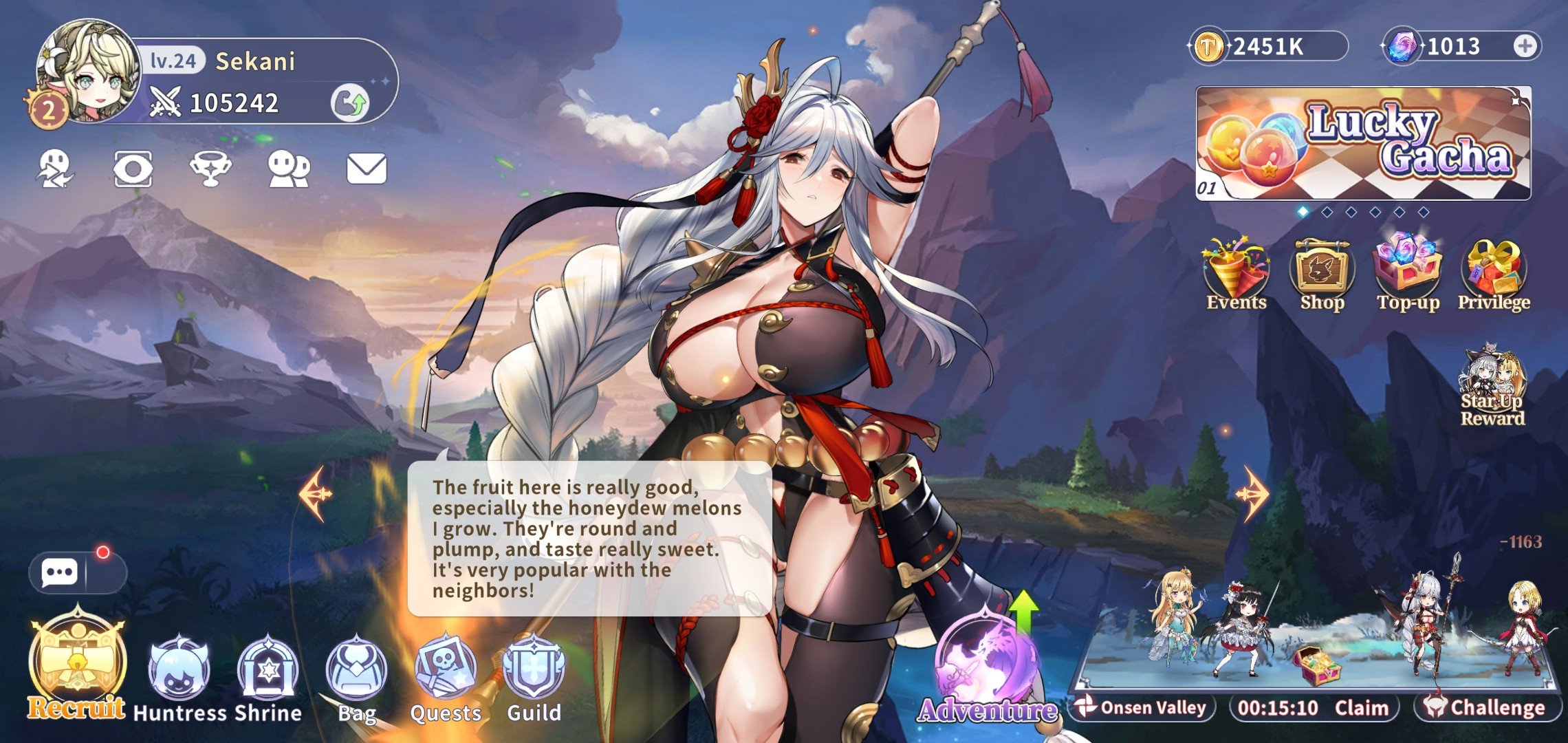The height and width of the screenshot is (743, 1568).
Task: Tap the Challenge button
Action: (1488, 708)
